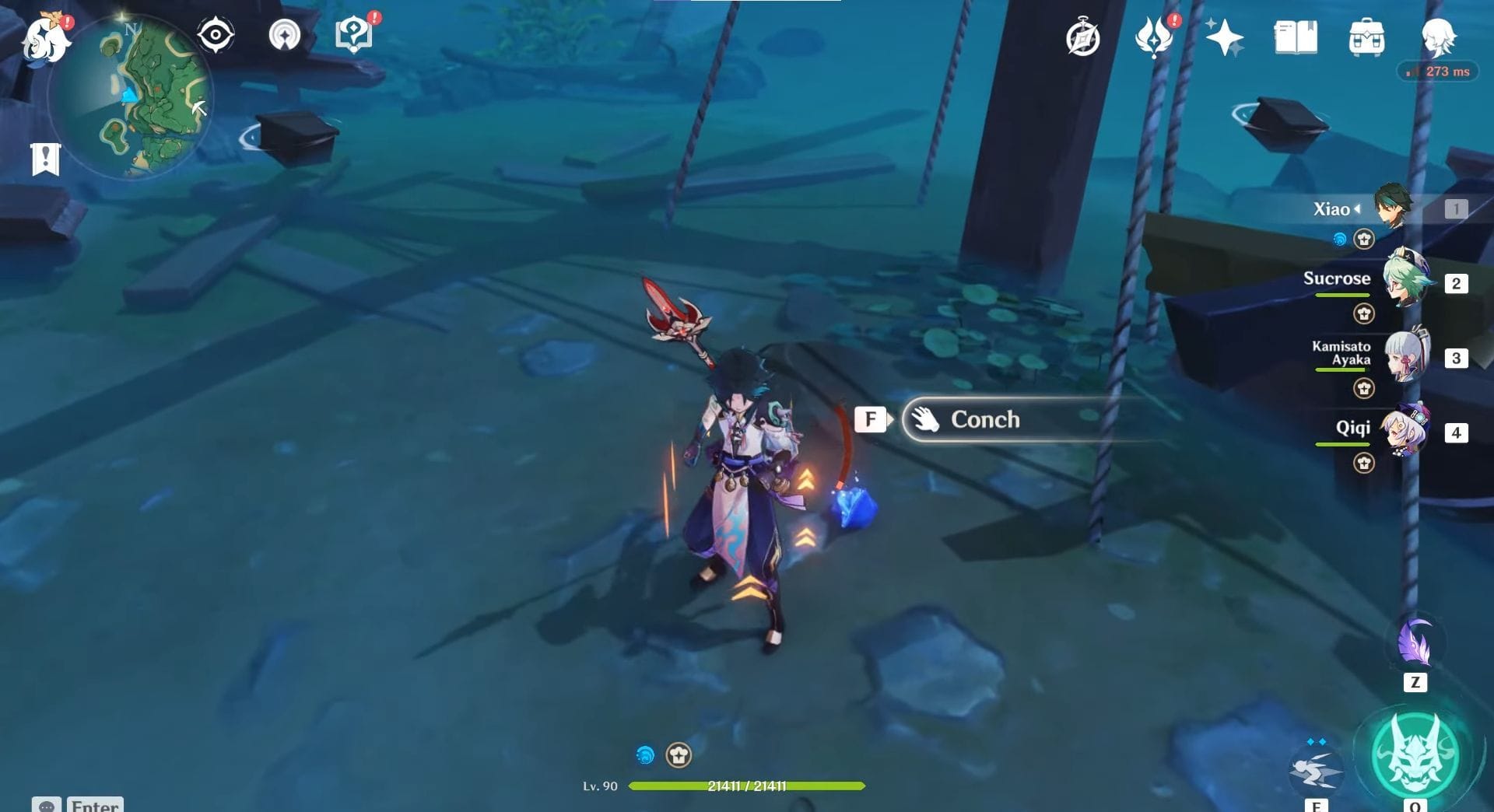This screenshot has height=812, width=1494.
Task: Open the Feedback question-mark icon
Action: tap(354, 33)
